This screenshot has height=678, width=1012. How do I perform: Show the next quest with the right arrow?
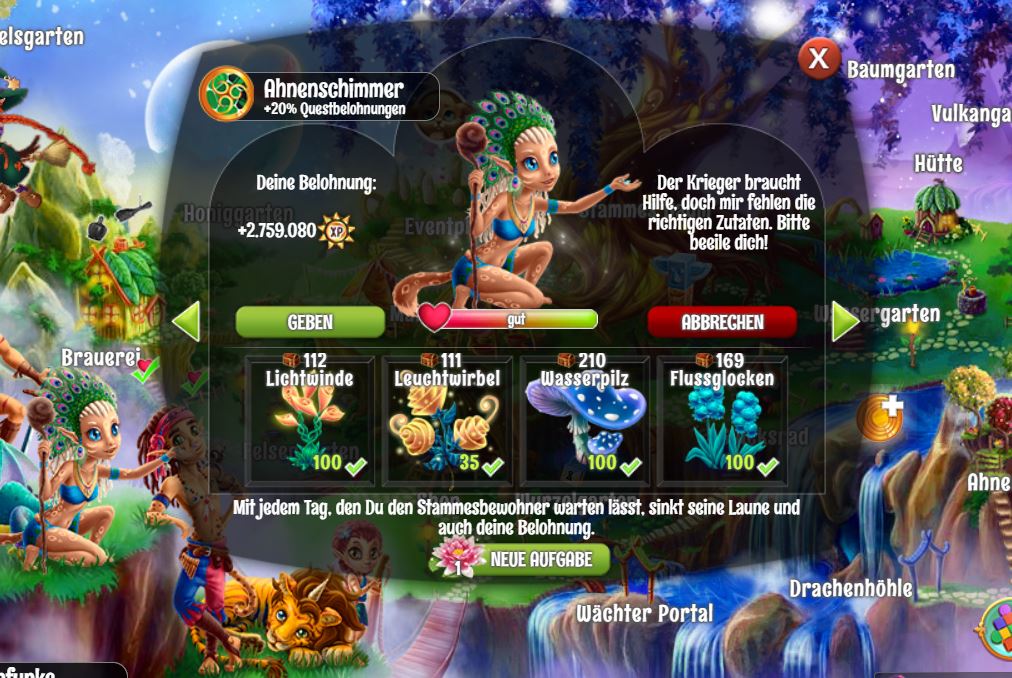(x=845, y=322)
